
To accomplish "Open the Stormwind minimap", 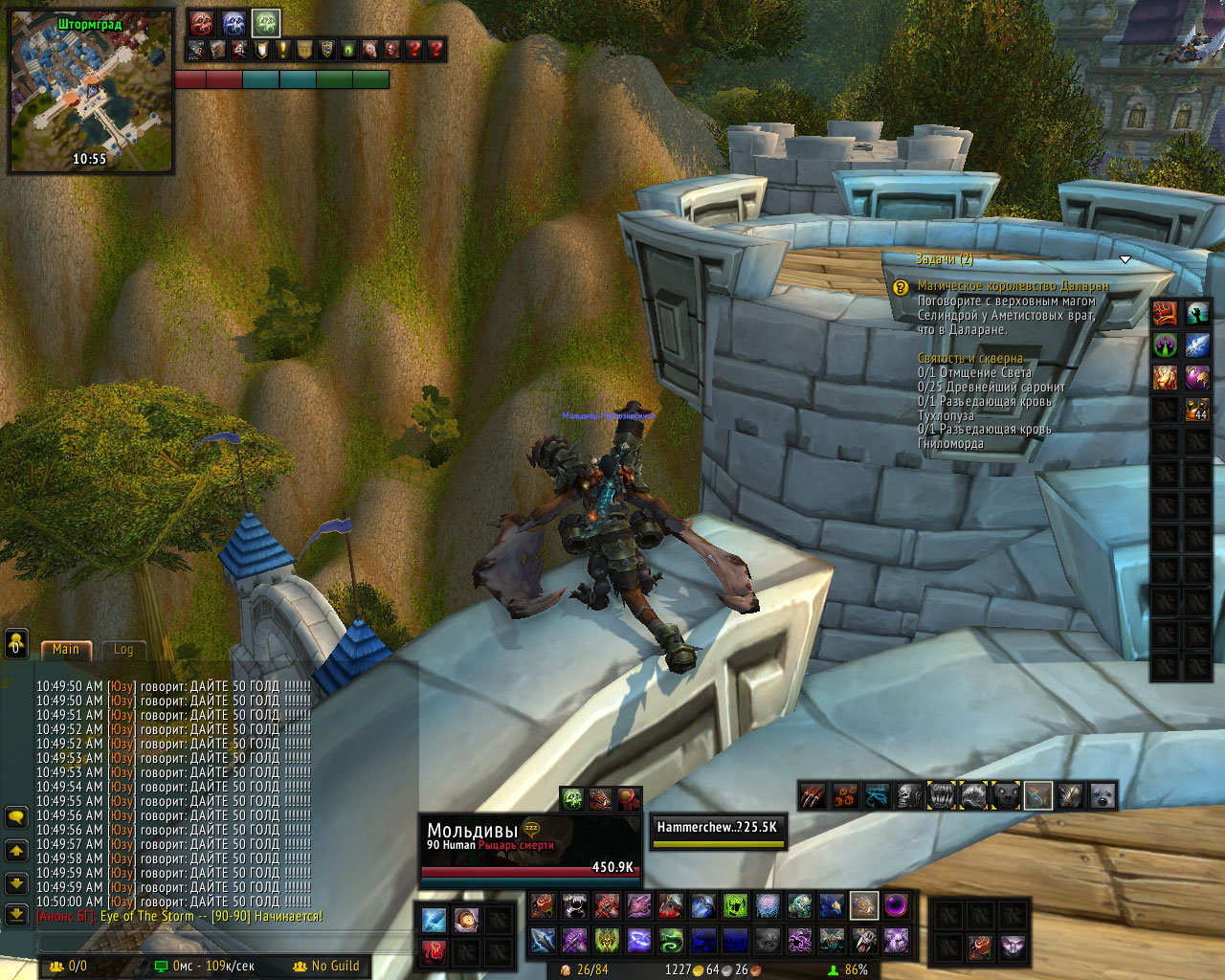I will coord(90,91).
